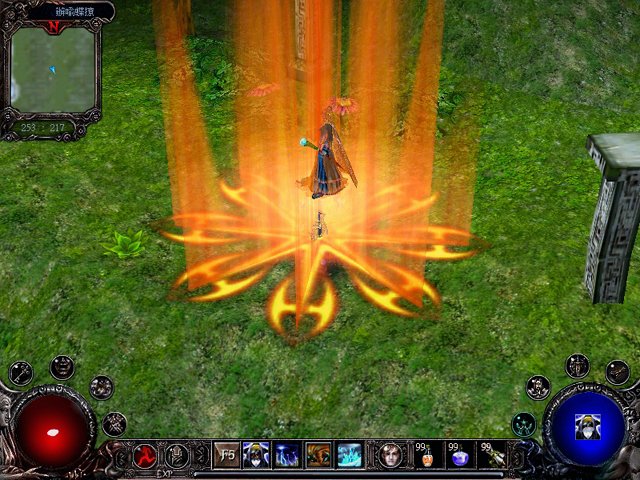Activate the white-bearded wizard skill in the hotbar
Image resolution: width=640 pixels, height=480 pixels.
[256, 454]
